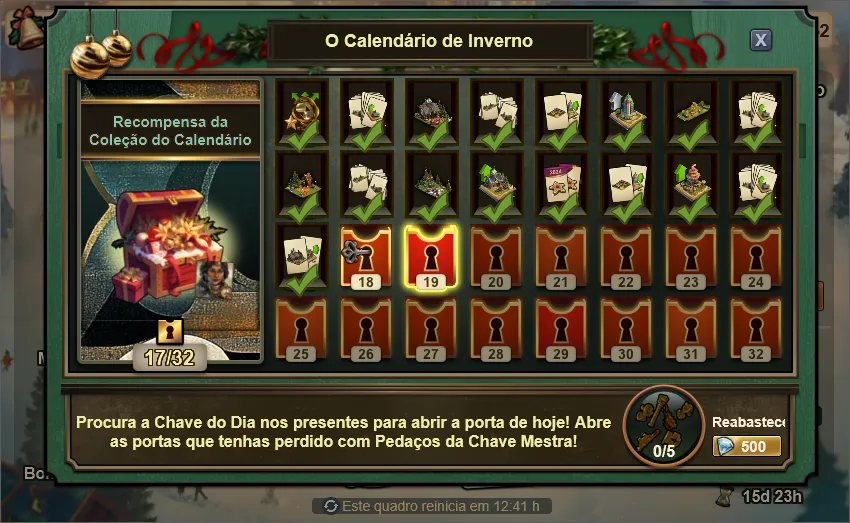Select locked door number 24
The height and width of the screenshot is (523, 850).
coord(756,254)
